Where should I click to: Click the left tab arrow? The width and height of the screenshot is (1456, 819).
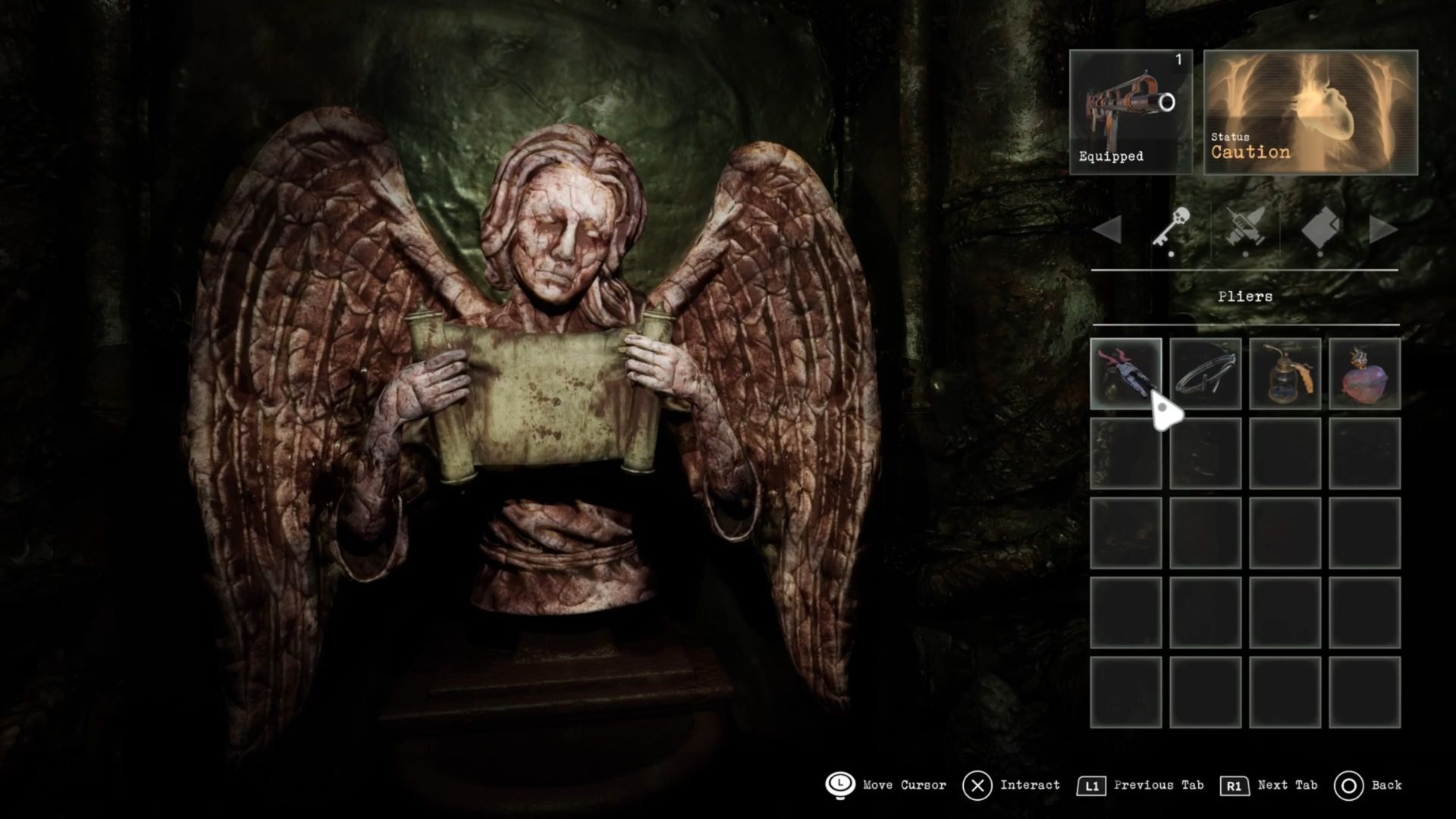pyautogui.click(x=1108, y=229)
